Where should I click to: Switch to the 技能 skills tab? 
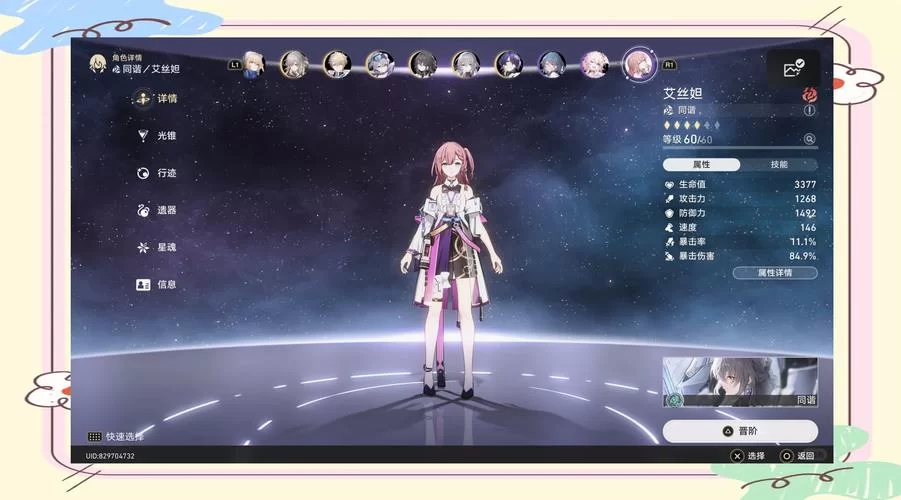[779, 164]
